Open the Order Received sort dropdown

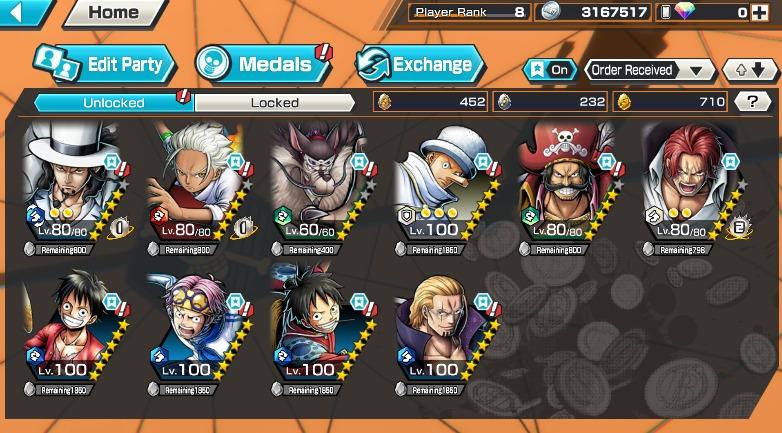649,70
